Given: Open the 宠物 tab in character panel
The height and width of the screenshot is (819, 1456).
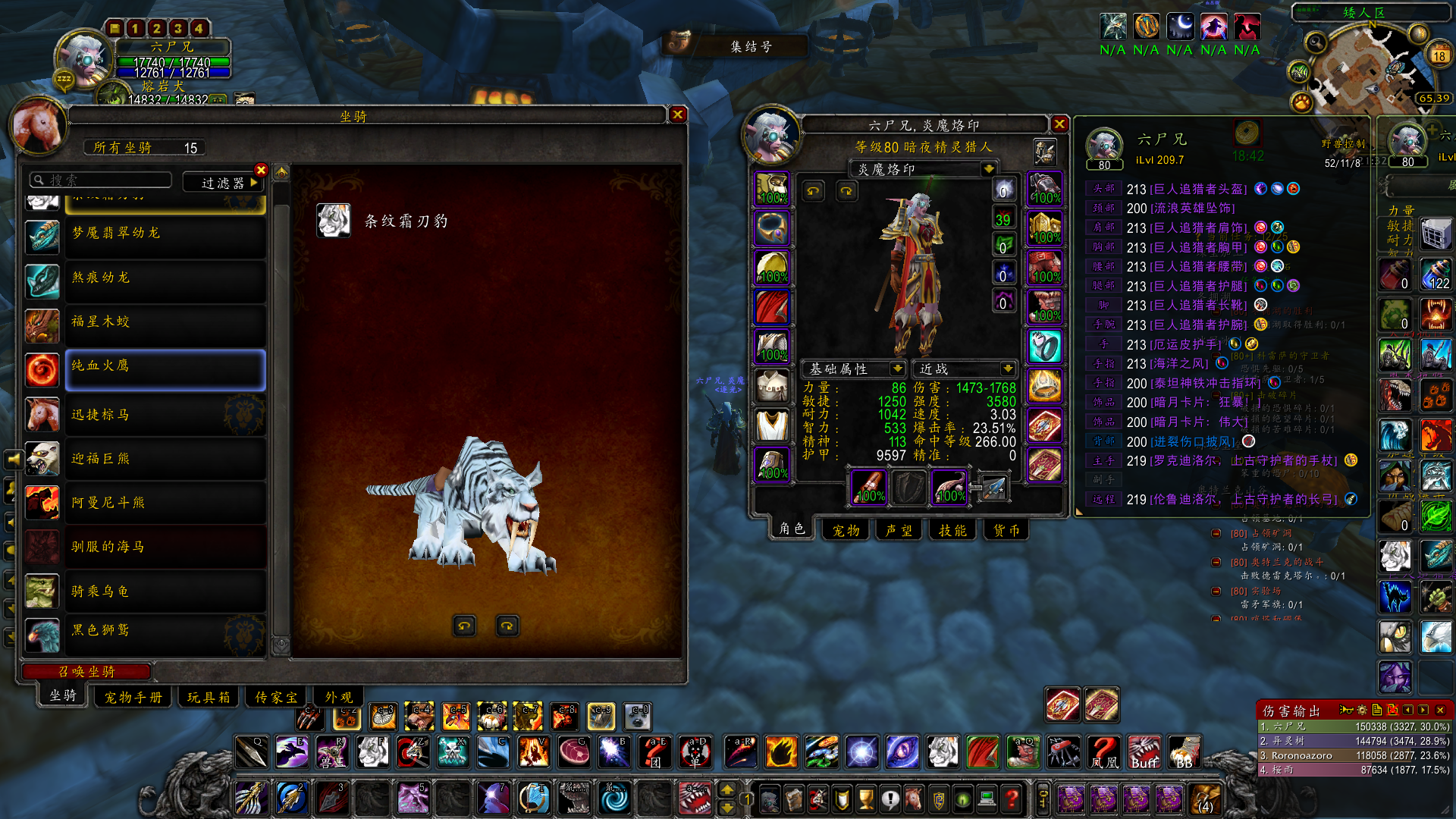Looking at the screenshot, I should pyautogui.click(x=846, y=530).
